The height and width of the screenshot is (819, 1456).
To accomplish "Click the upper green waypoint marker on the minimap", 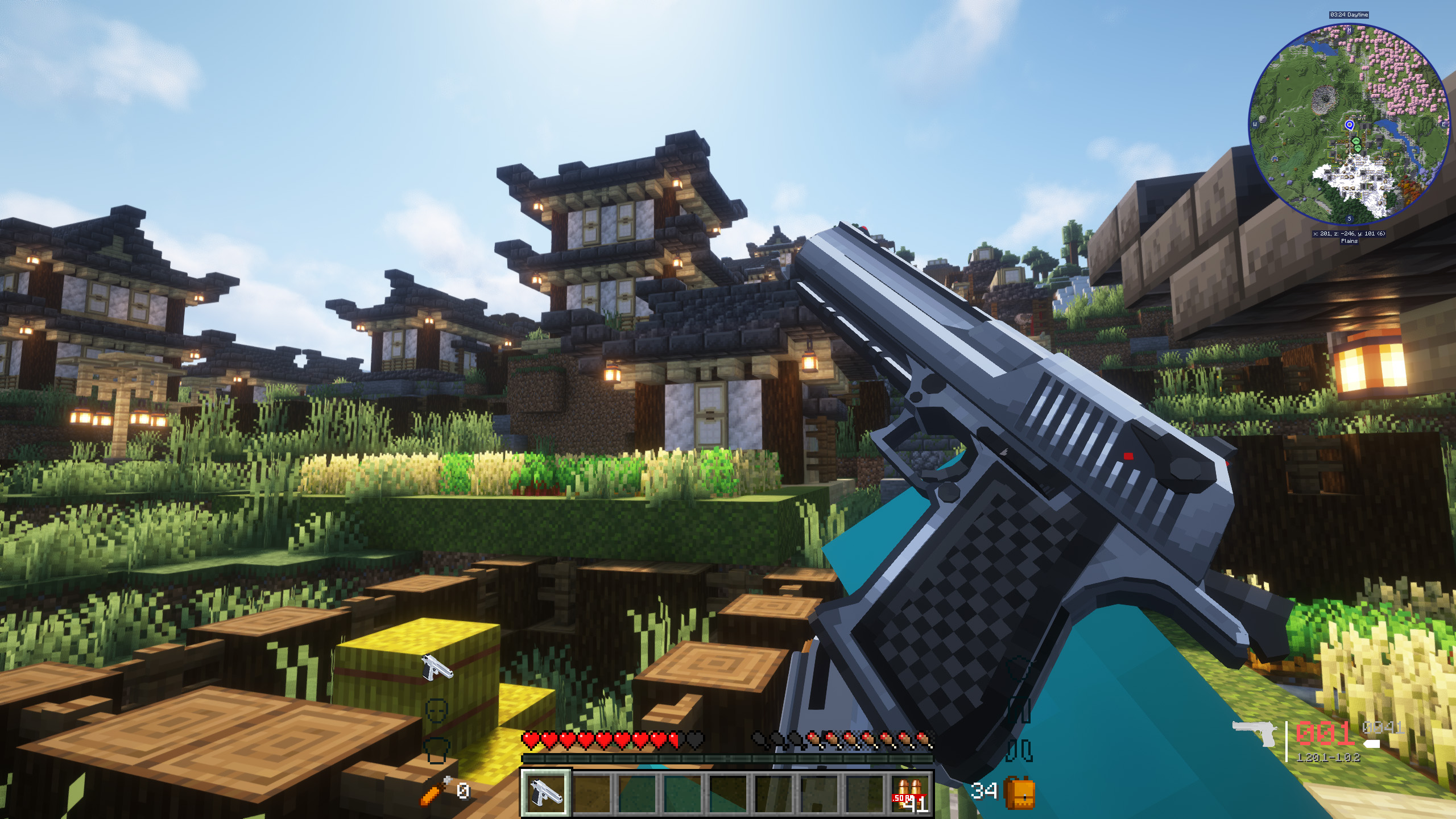I will point(1356,140).
